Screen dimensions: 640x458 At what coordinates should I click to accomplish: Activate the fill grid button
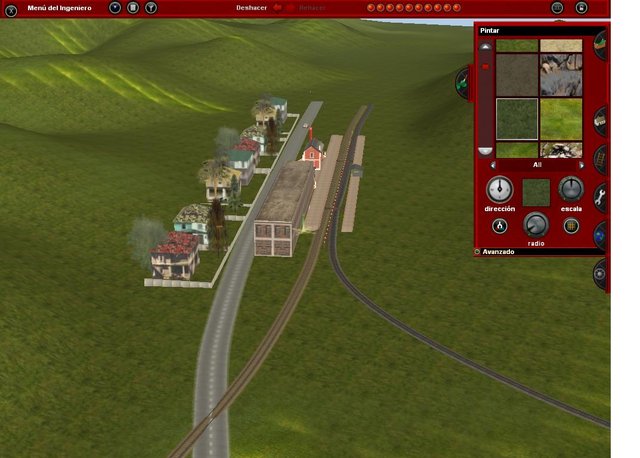[571, 225]
